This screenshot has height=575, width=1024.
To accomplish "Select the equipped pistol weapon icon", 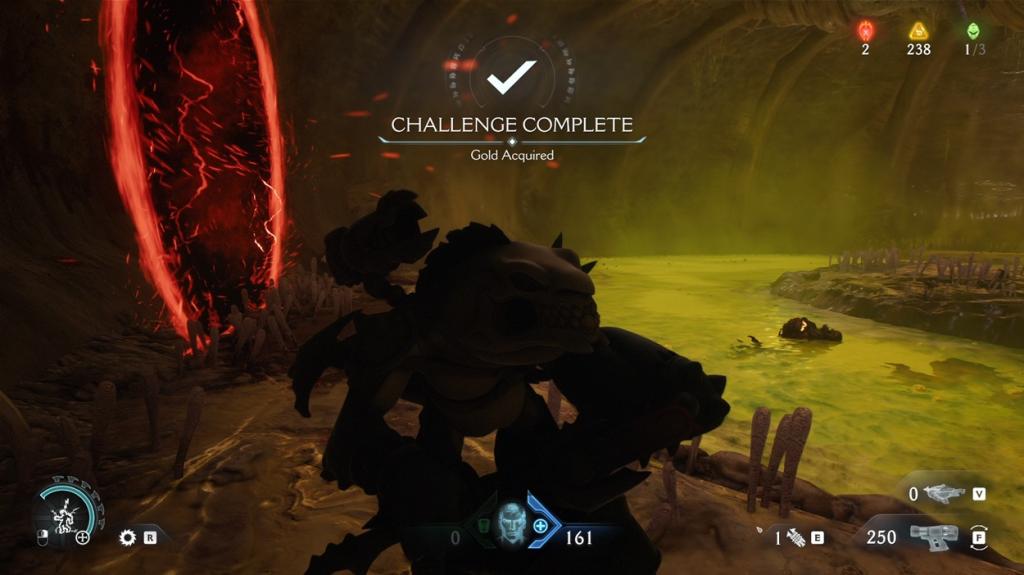I will [x=933, y=536].
